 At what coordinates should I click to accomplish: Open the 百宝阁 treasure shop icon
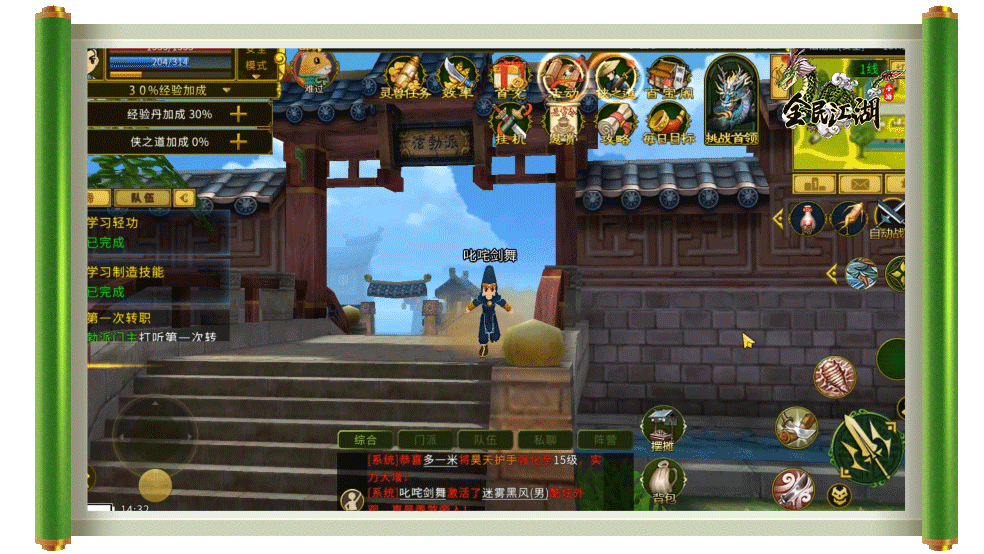tap(668, 76)
